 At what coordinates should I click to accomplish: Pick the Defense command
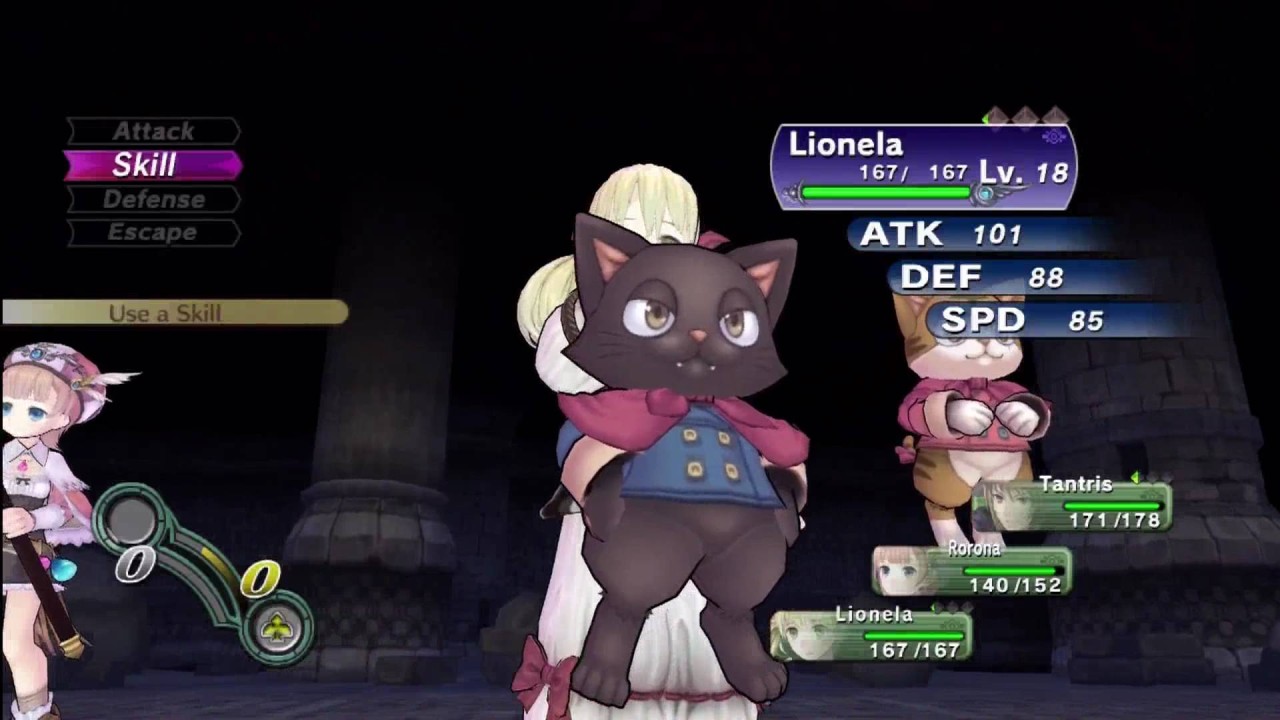[x=153, y=199]
